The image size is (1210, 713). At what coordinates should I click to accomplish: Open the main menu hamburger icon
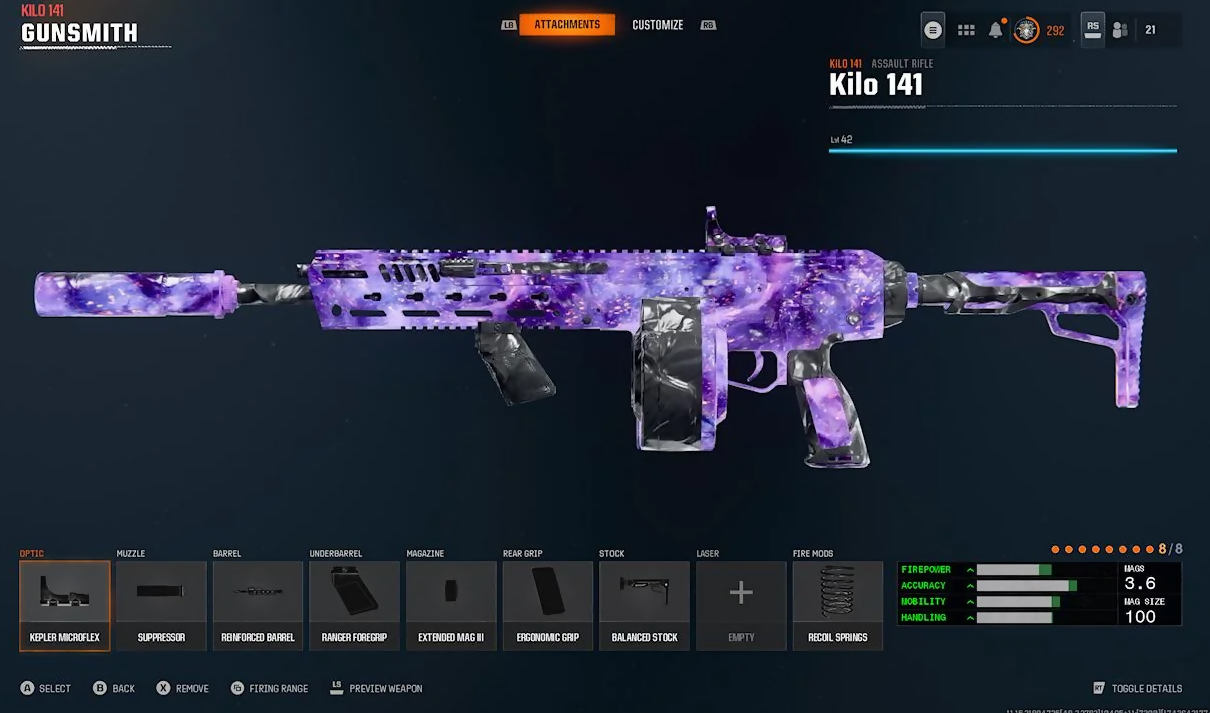(933, 30)
